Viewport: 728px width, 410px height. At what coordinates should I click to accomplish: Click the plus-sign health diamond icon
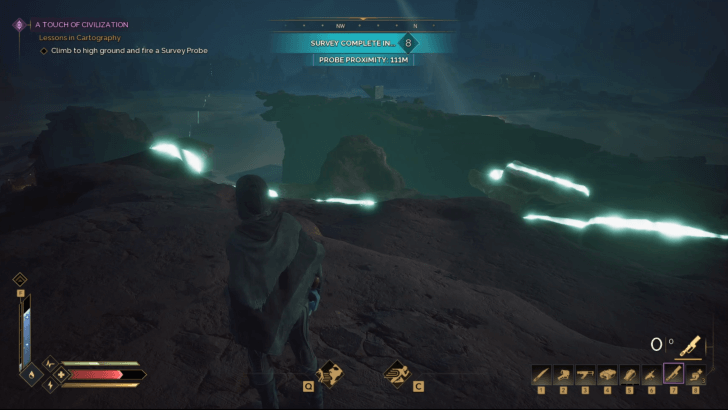tap(61, 375)
